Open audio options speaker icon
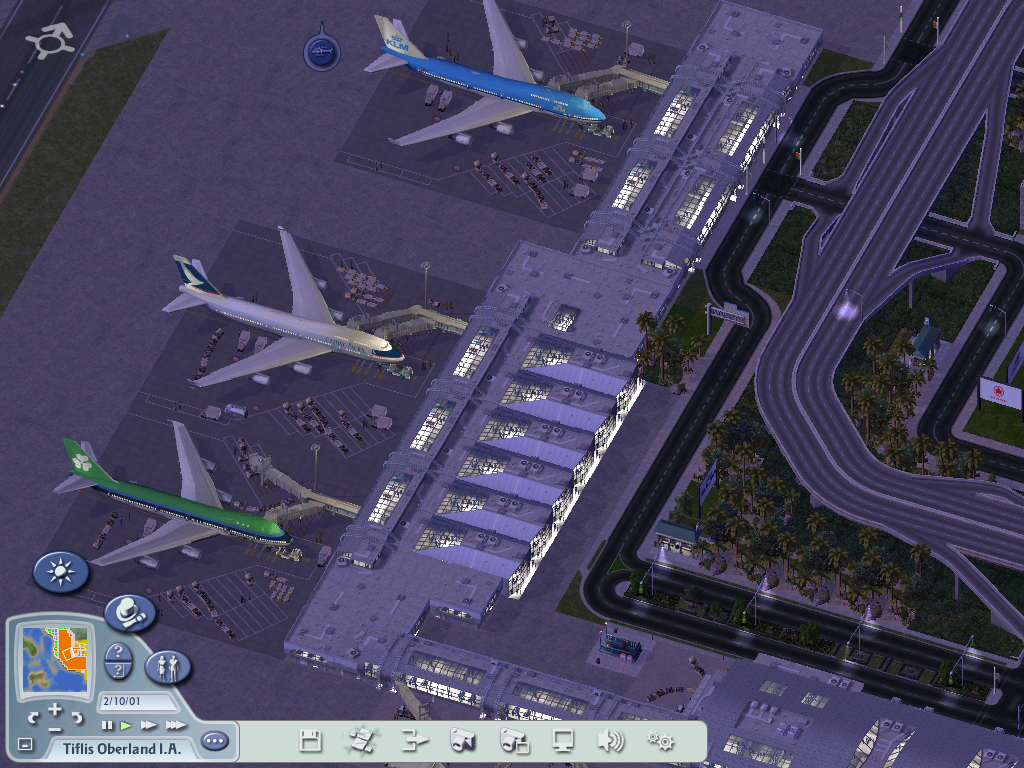The image size is (1024, 768). click(611, 741)
